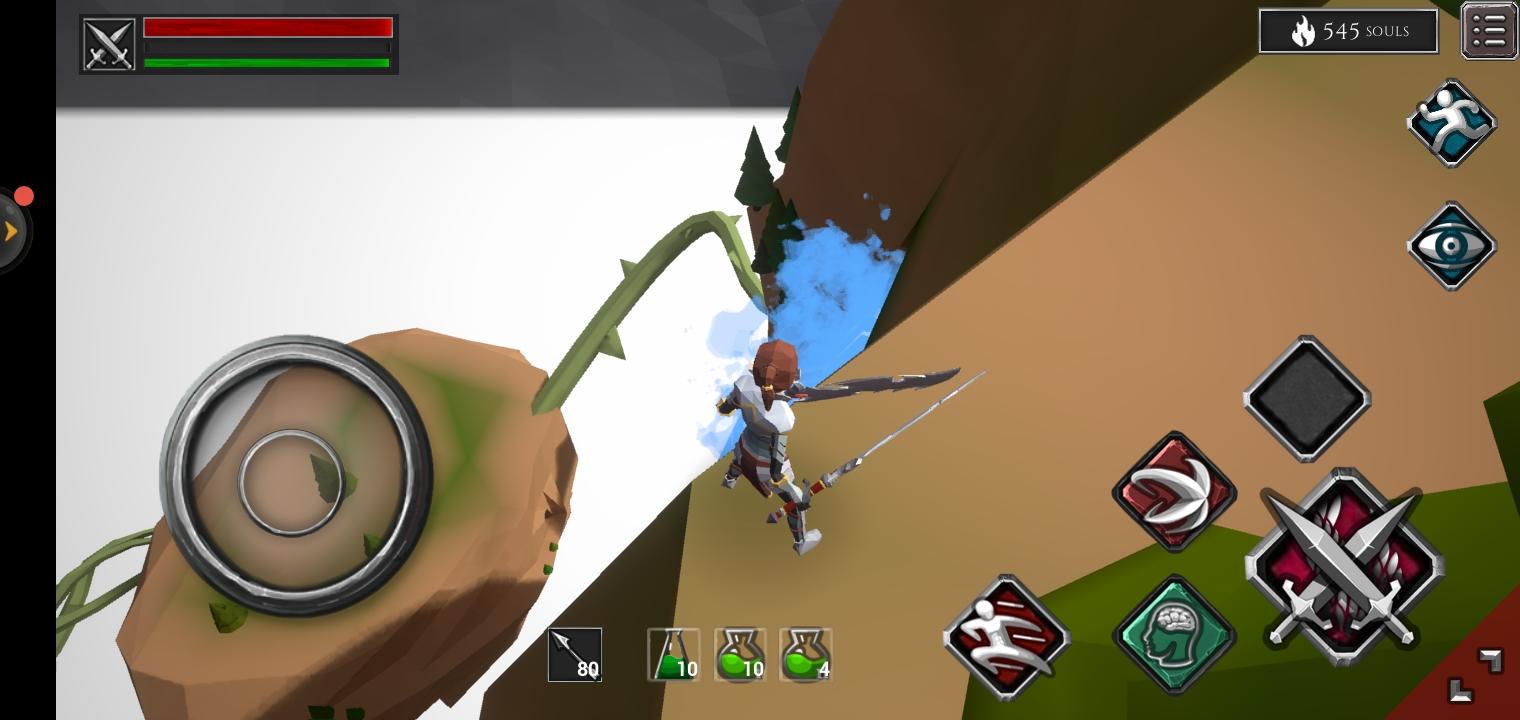
Task: Select the middle hourglass potion flask
Action: point(739,654)
